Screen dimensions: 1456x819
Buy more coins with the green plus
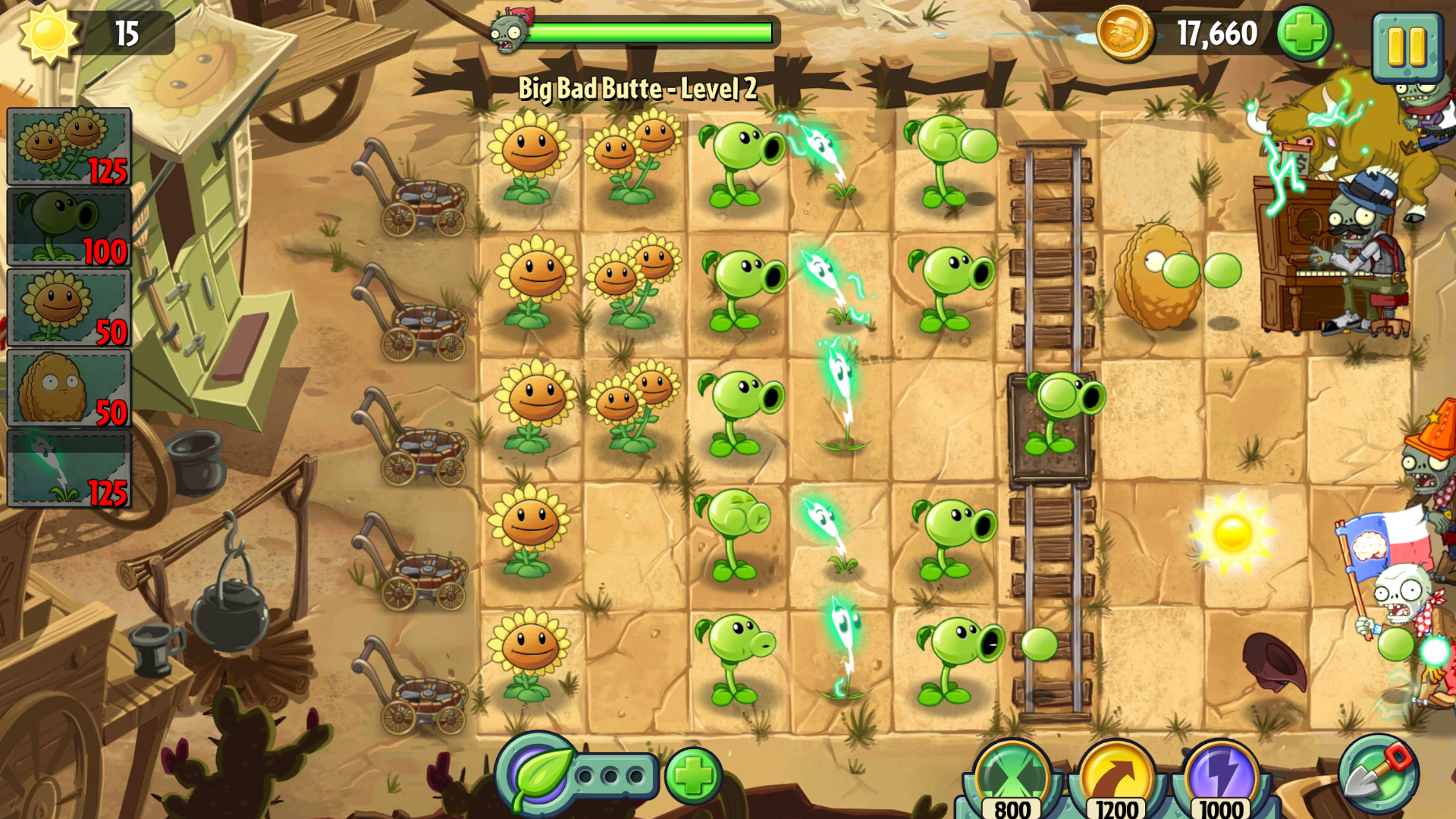click(x=1304, y=34)
